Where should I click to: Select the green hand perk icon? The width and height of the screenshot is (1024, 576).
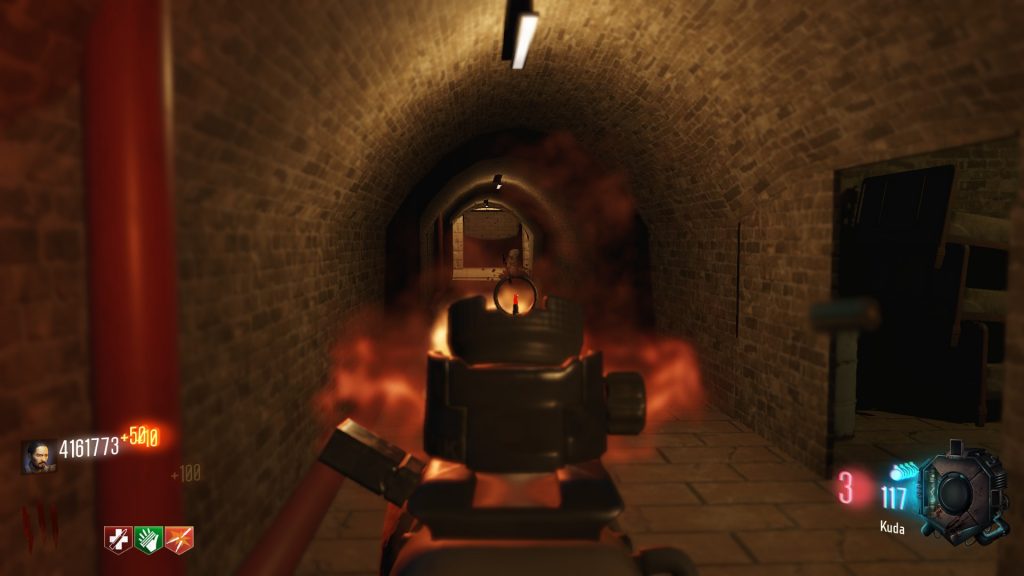point(149,539)
